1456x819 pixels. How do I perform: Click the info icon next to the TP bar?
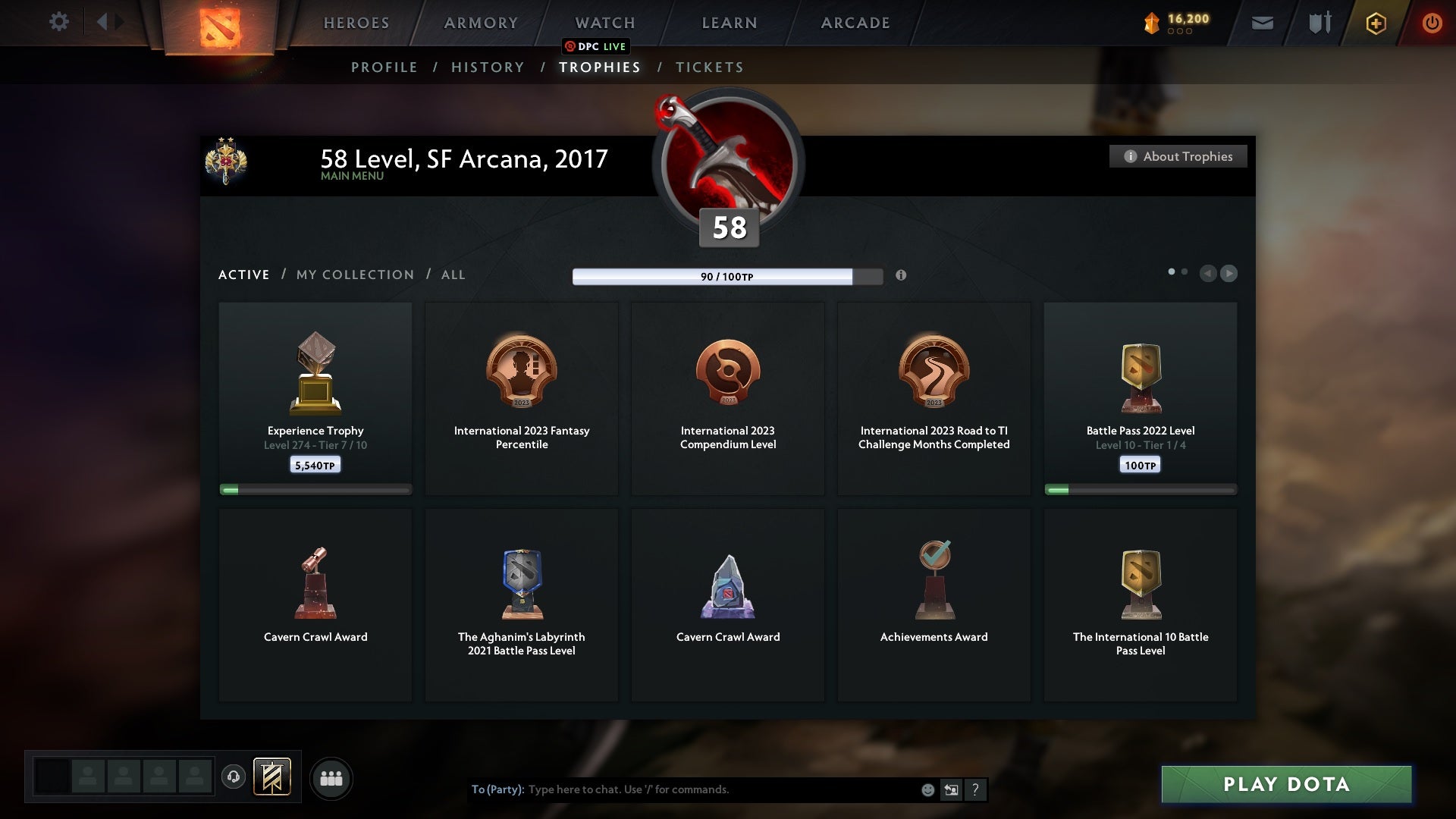[x=902, y=276]
